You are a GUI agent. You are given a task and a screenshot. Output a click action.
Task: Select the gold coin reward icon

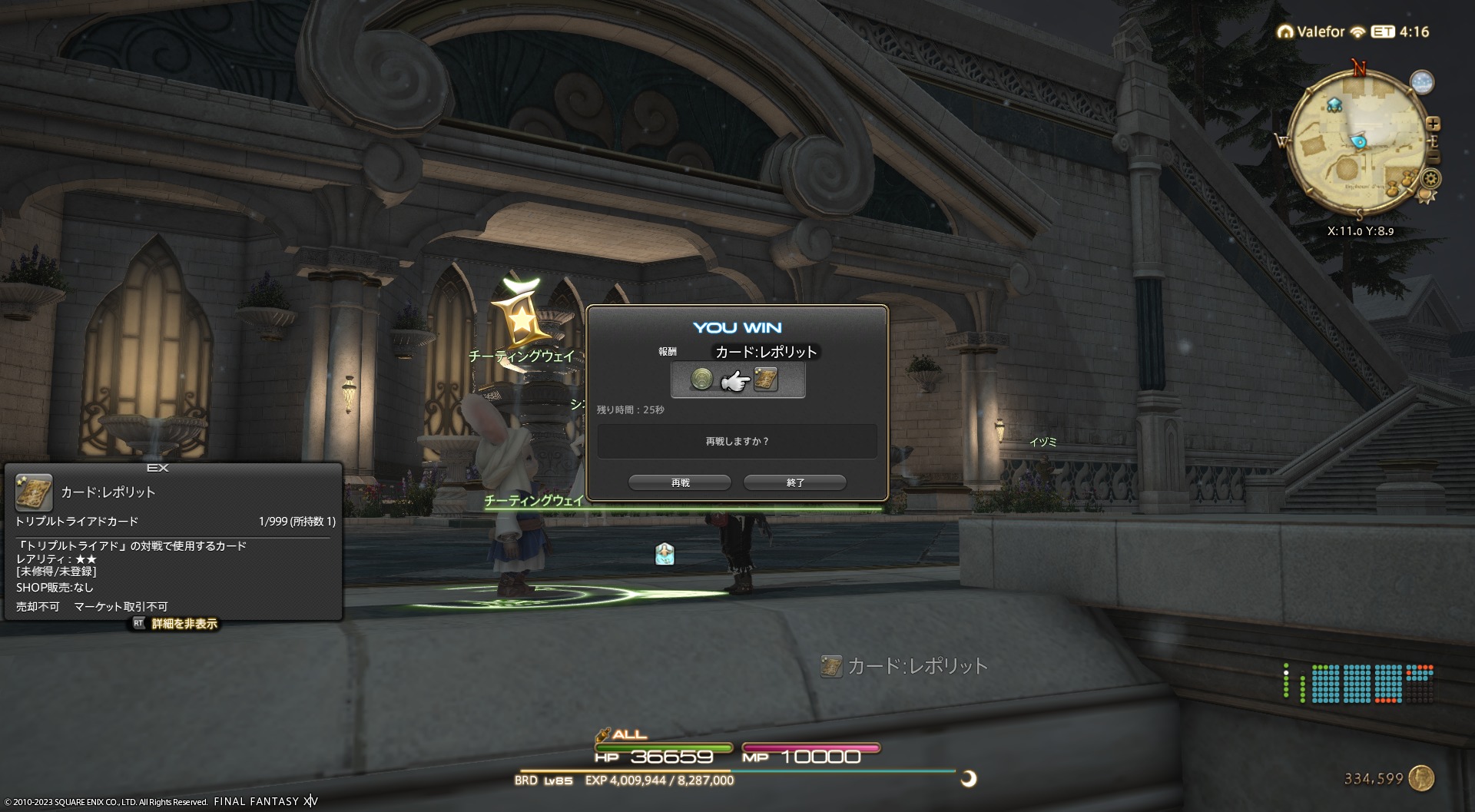701,379
